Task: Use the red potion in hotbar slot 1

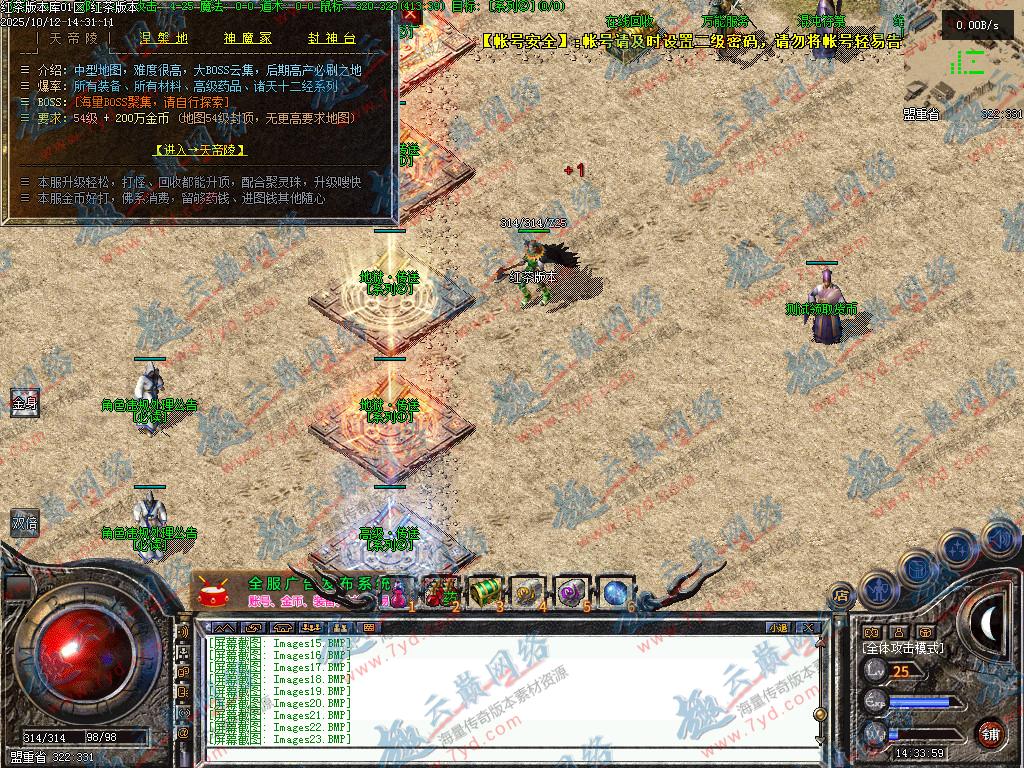Action: tap(401, 591)
